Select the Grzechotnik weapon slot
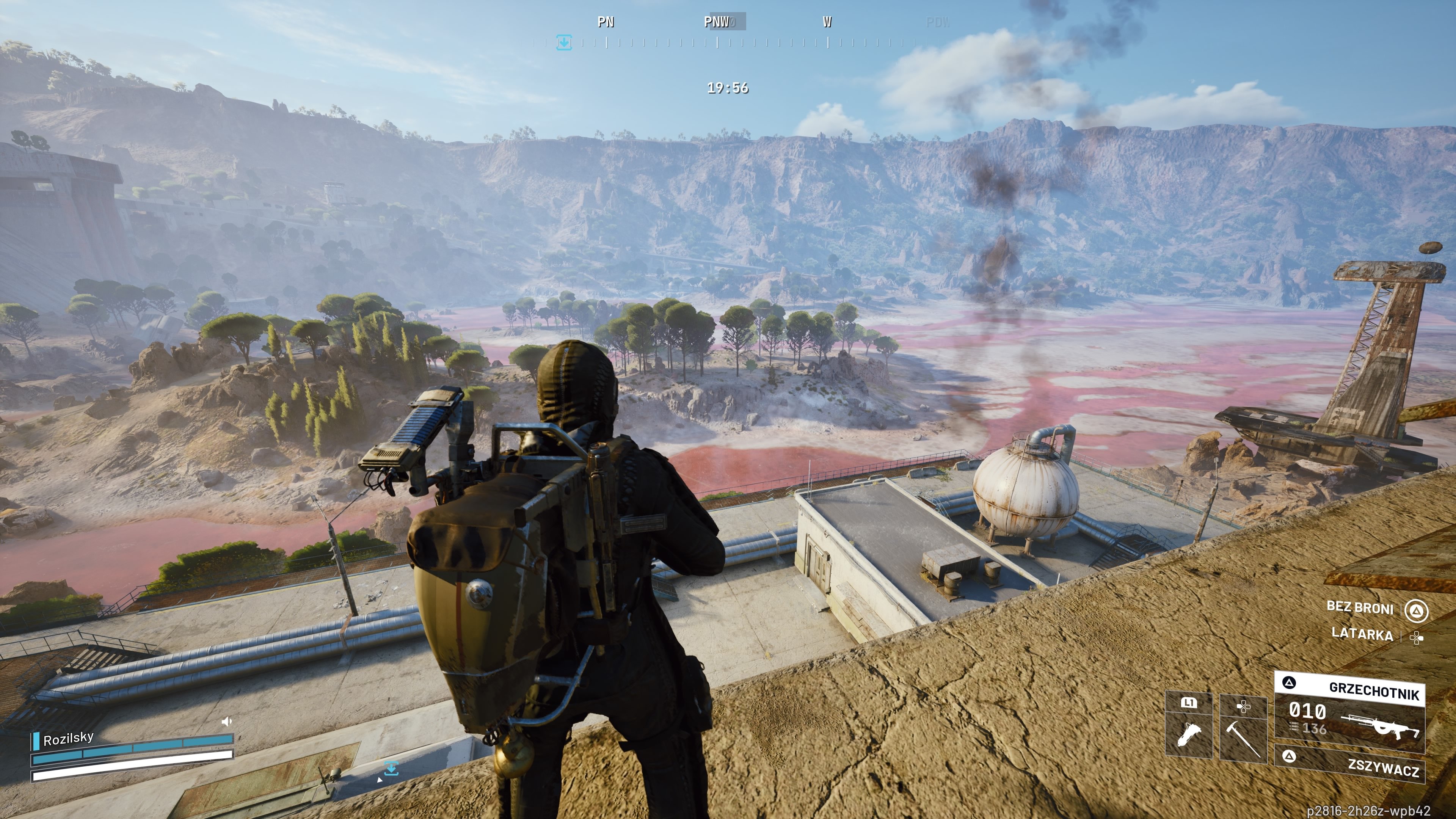The height and width of the screenshot is (819, 1456). pos(1350,712)
